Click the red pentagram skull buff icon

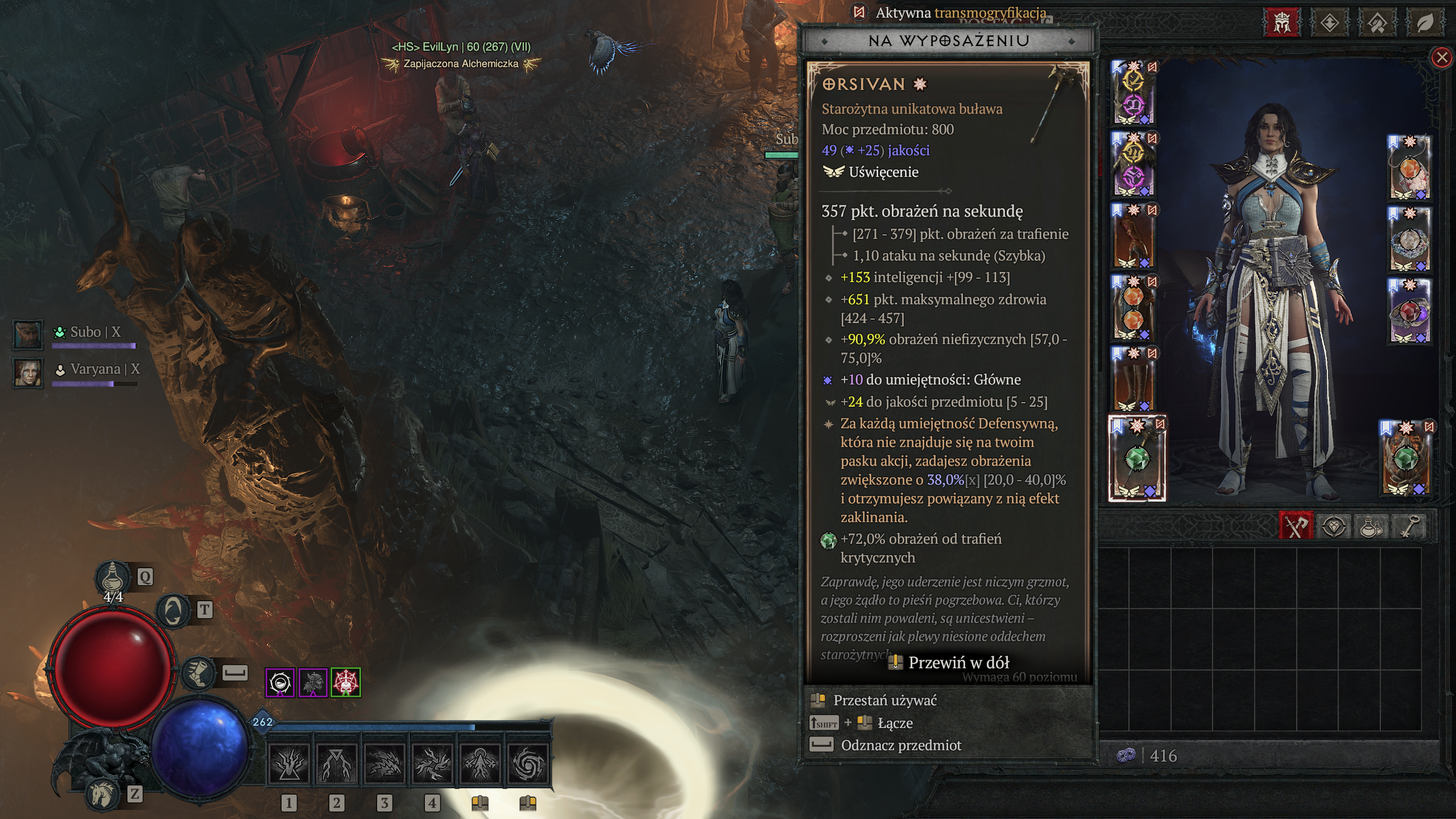pos(345,682)
